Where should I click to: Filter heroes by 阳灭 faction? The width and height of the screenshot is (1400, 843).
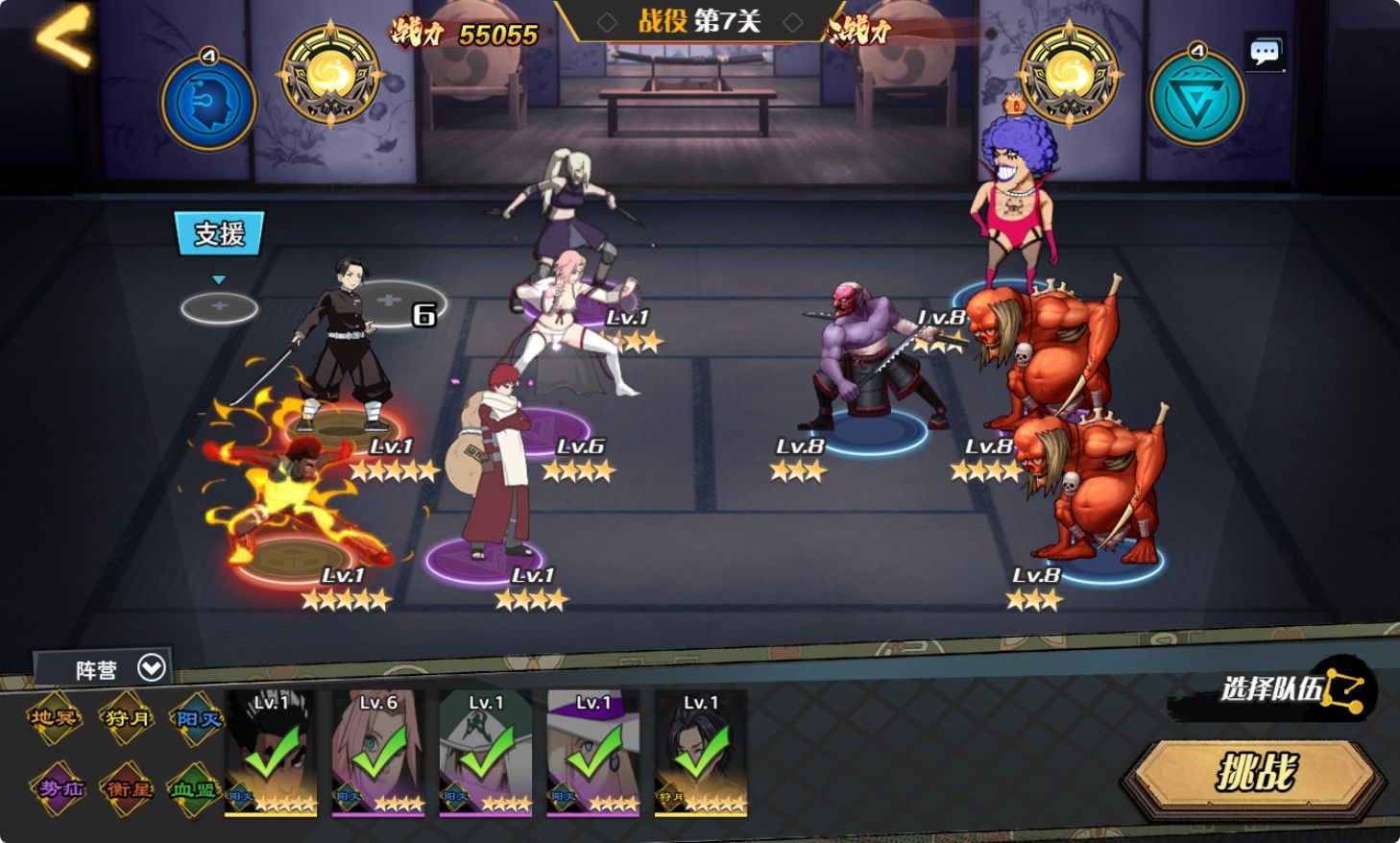(x=198, y=718)
